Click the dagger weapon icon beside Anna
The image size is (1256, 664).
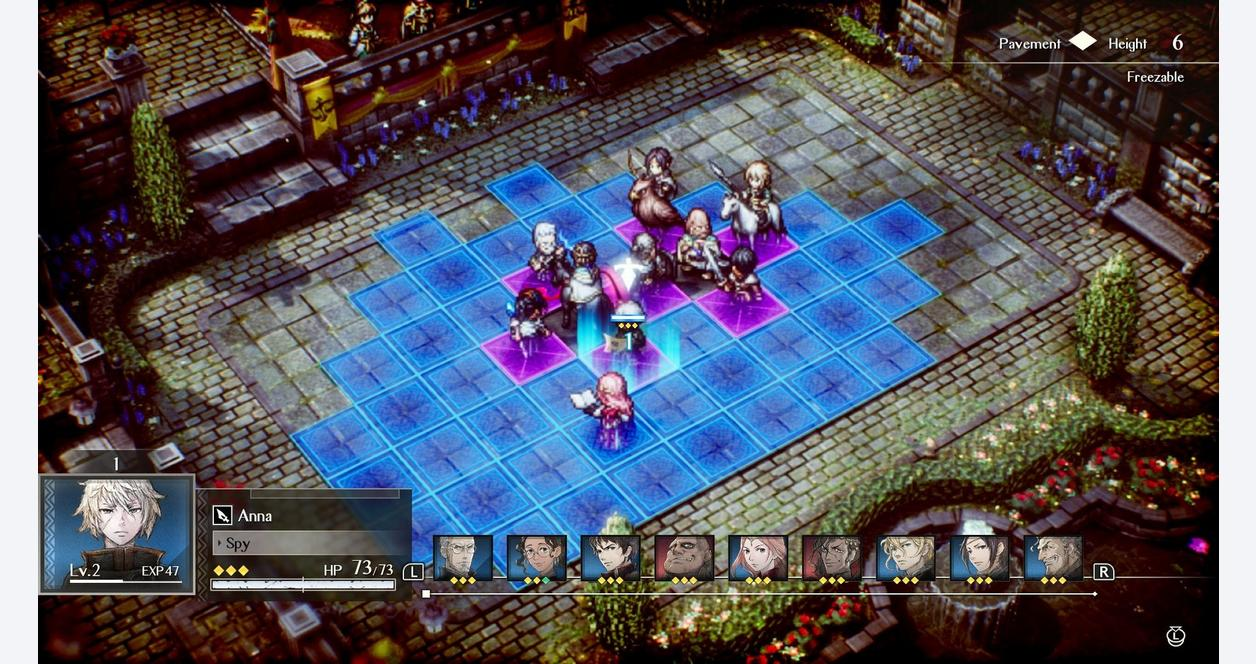[222, 516]
